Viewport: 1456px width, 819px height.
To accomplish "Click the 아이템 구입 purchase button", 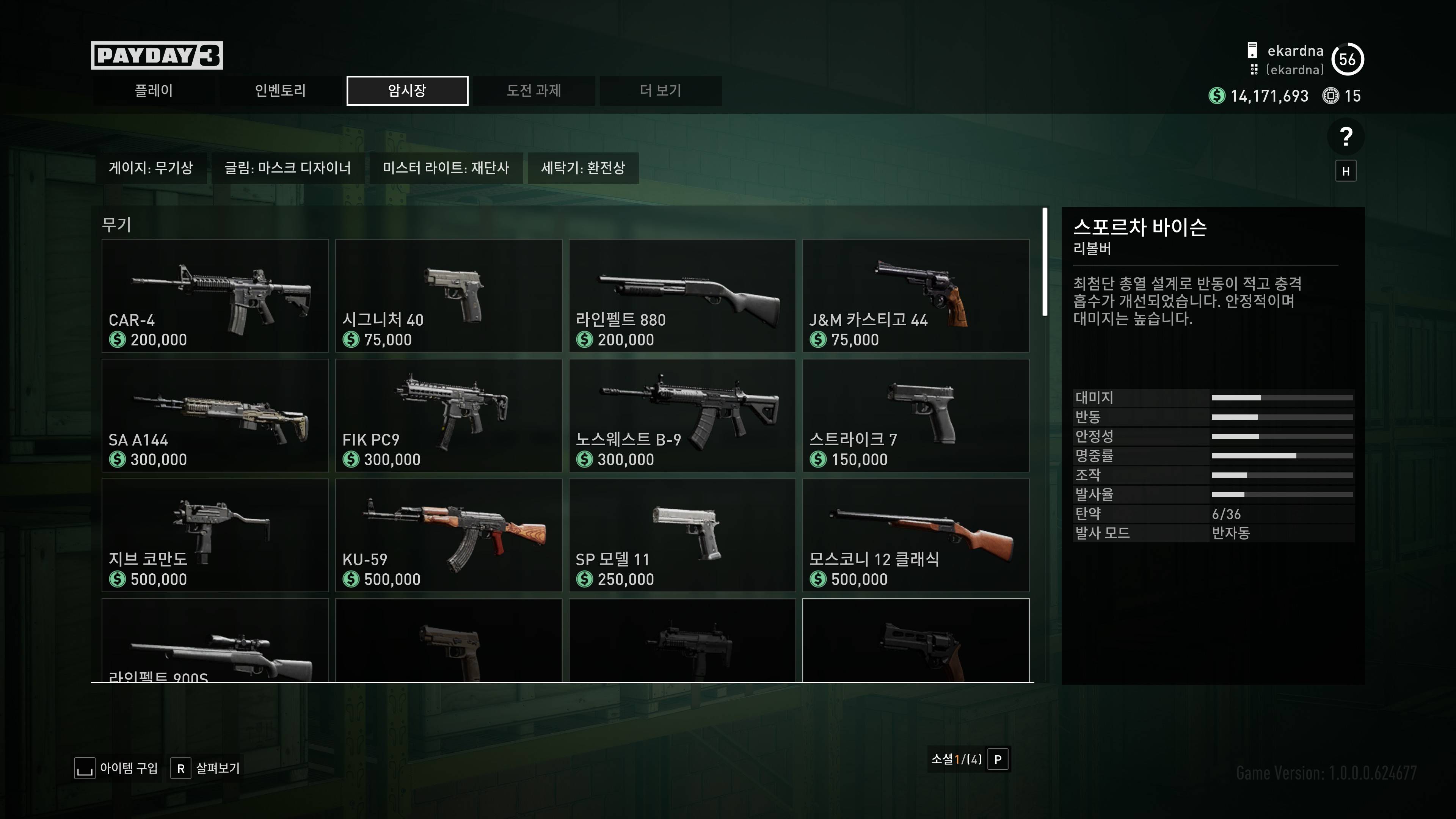I will (x=117, y=768).
